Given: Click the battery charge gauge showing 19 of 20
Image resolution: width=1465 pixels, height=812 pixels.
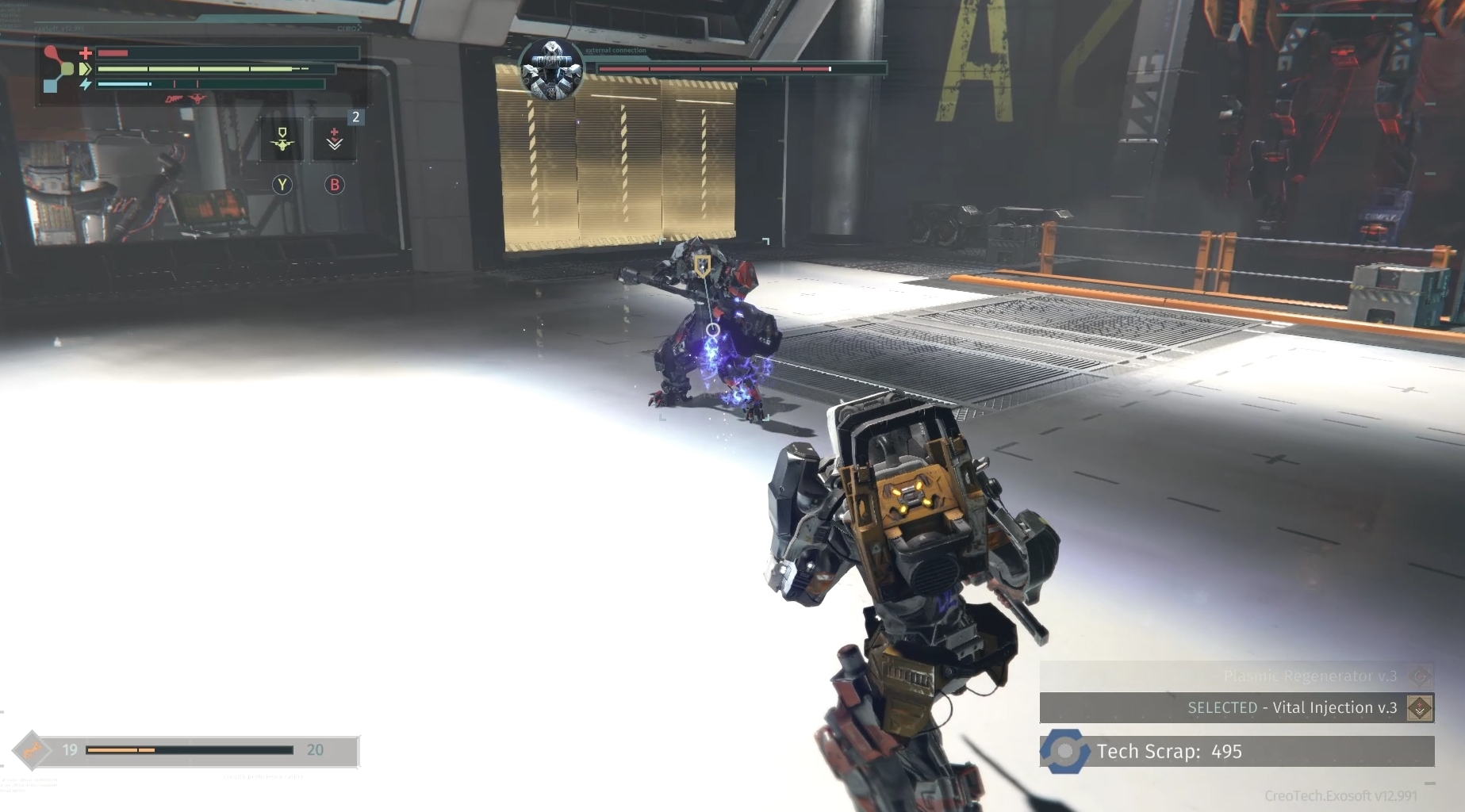Looking at the screenshot, I should point(190,750).
